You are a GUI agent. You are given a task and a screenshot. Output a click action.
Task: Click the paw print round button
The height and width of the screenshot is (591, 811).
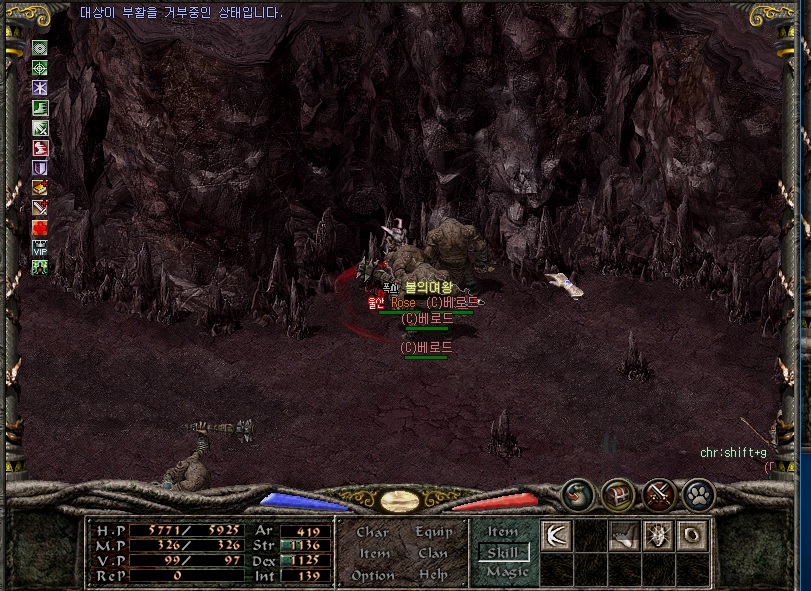pos(698,494)
